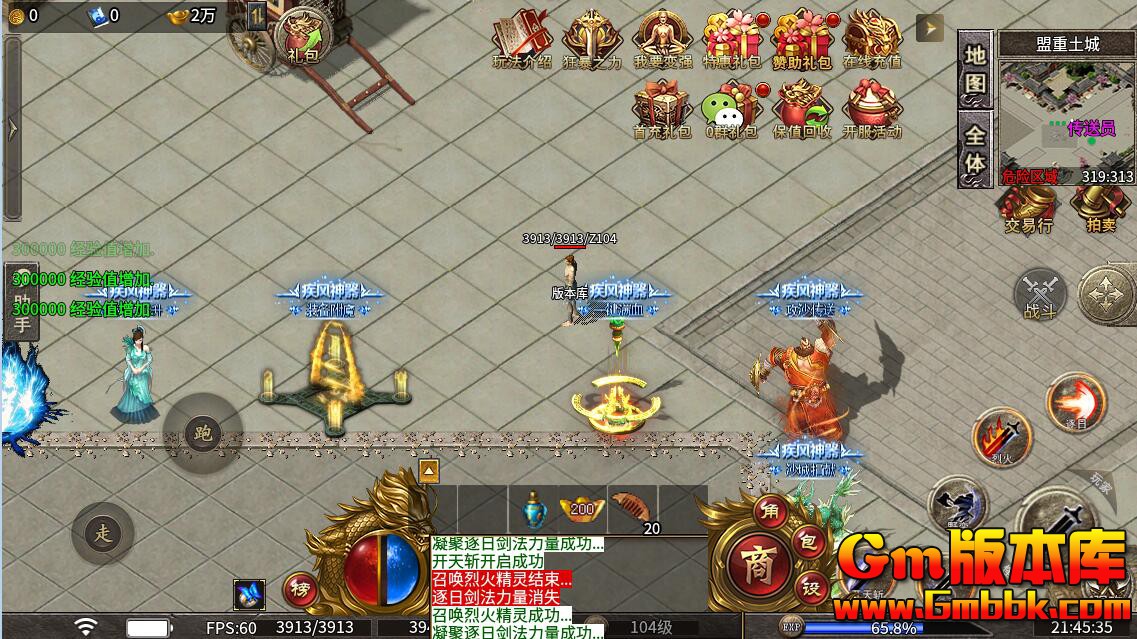Activate the 烈火 flaming sword skill

[x=1003, y=437]
